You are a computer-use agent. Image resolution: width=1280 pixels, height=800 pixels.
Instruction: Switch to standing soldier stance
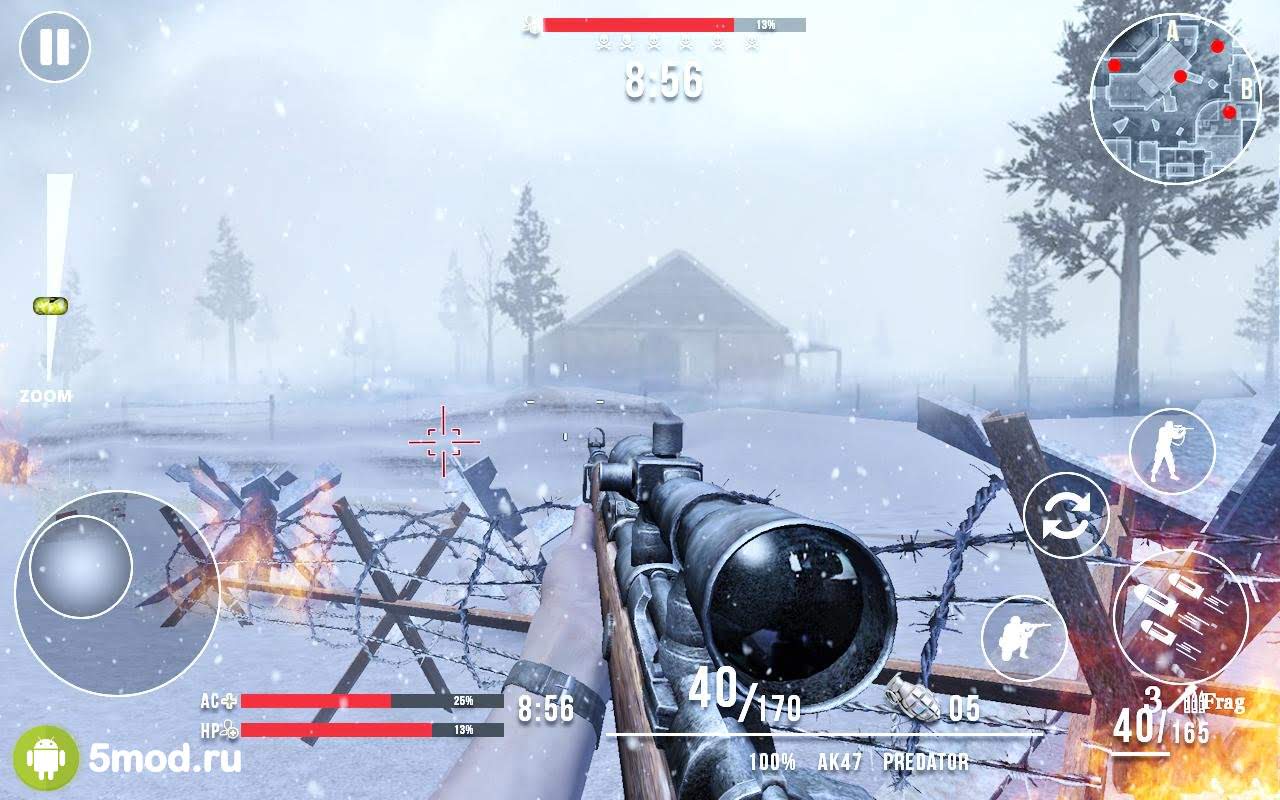pos(1171,451)
